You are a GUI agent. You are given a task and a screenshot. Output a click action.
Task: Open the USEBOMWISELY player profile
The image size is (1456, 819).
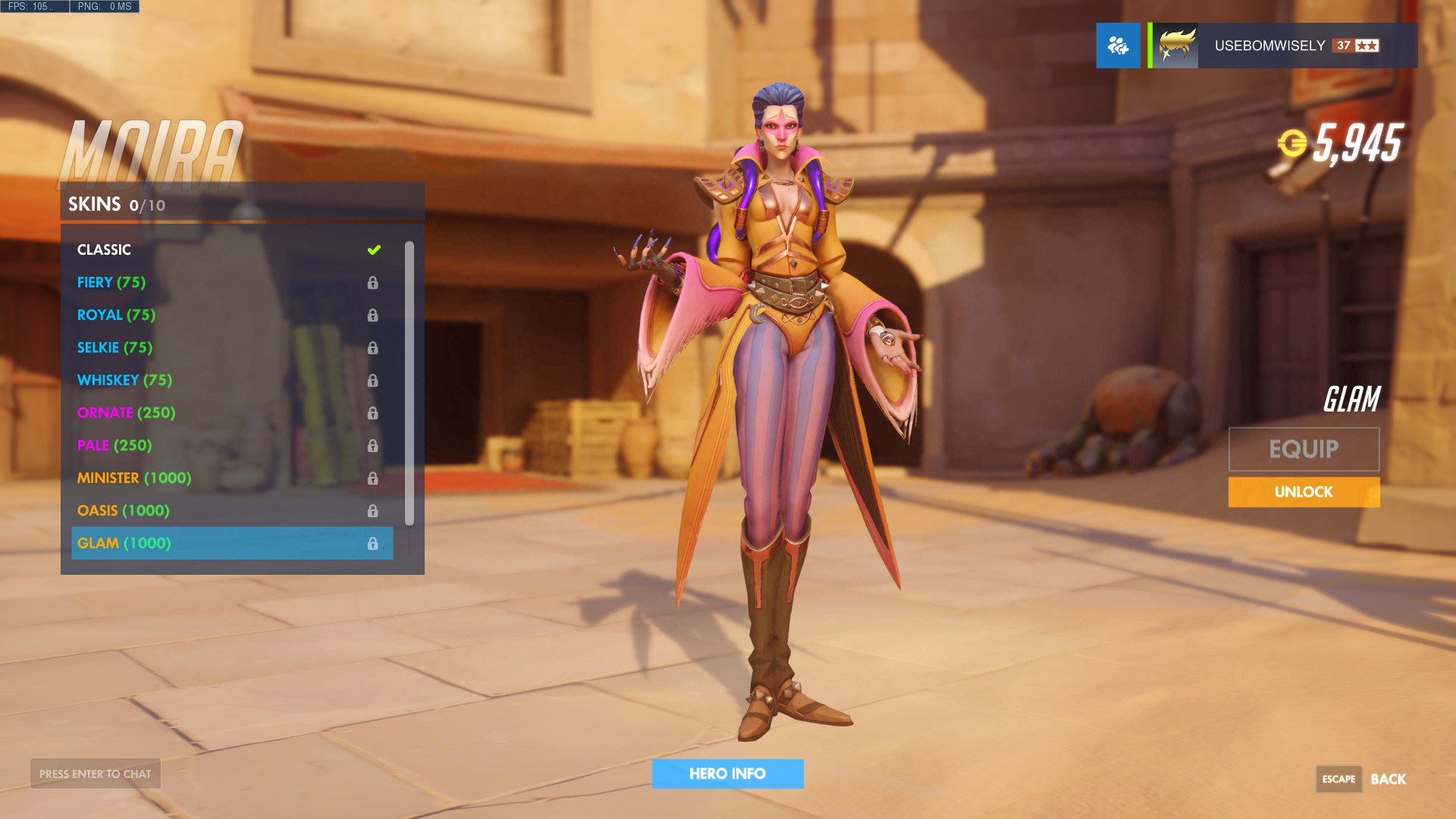point(1283,45)
